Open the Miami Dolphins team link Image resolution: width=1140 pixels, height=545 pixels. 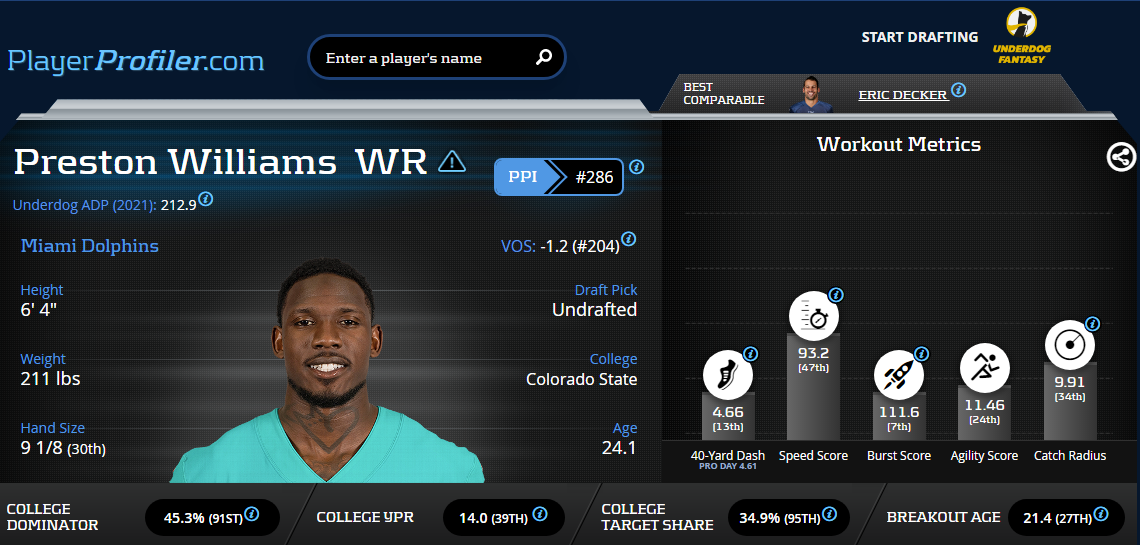(90, 246)
